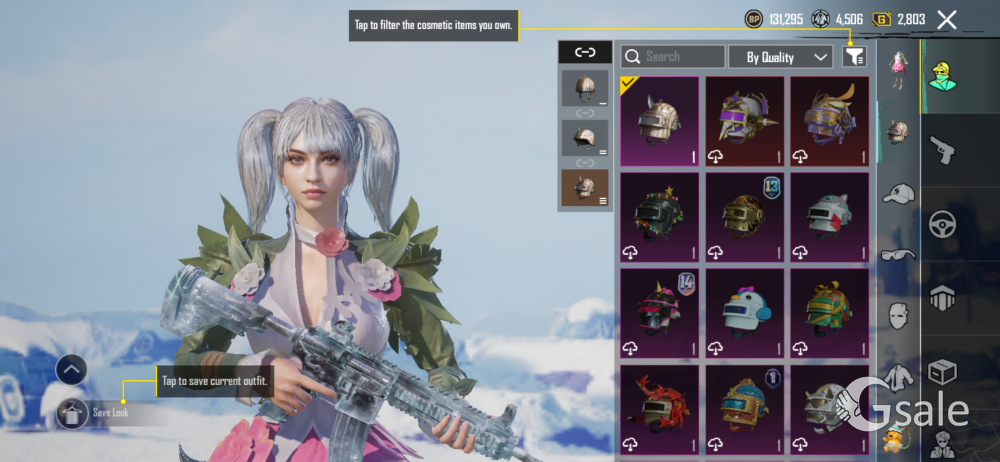
Task: Switch to the crate box tab
Action: coord(942,372)
